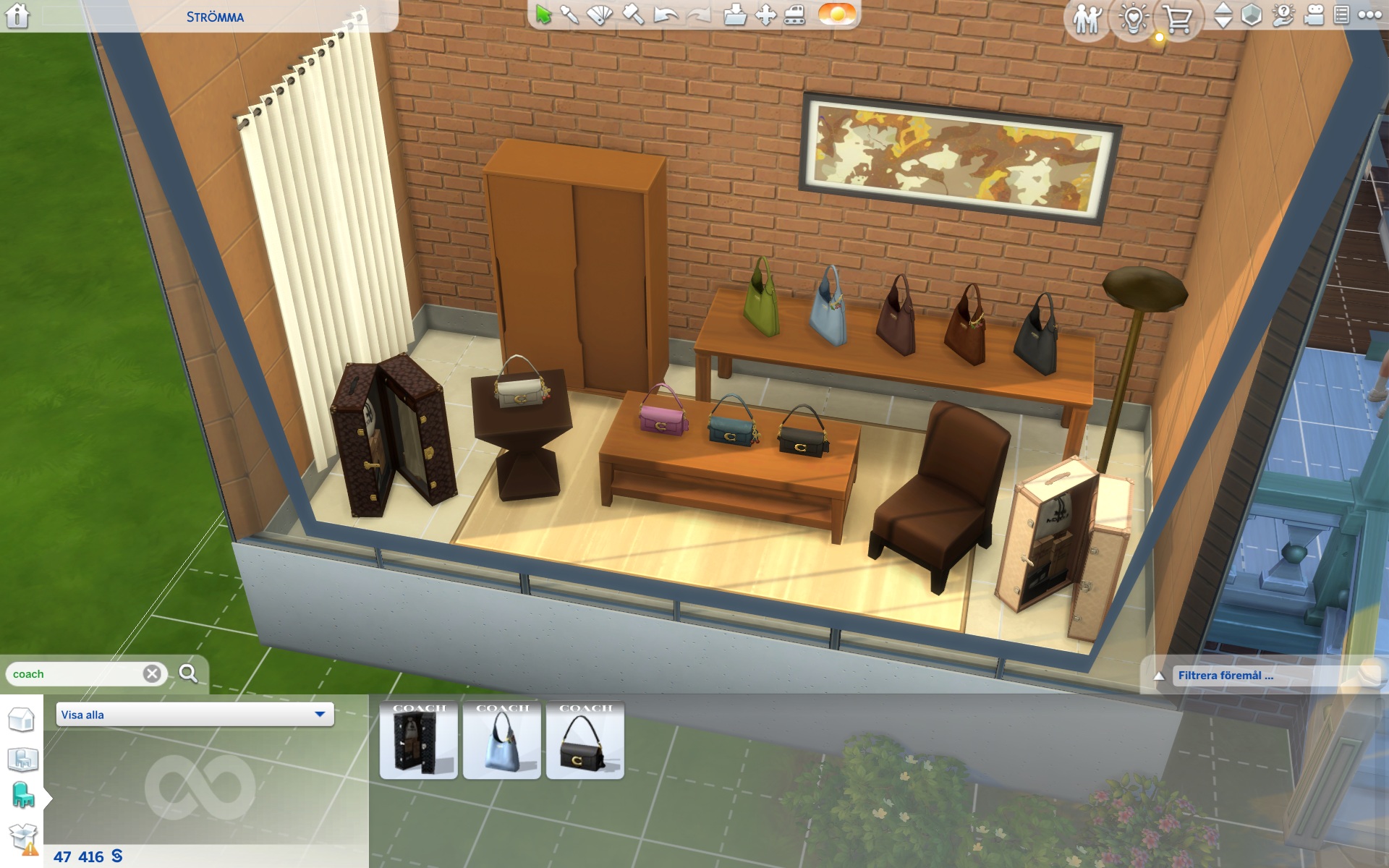This screenshot has height=868, width=1389.
Task: Expand the 'Filtrera föremål' filter panel
Action: tap(1159, 676)
